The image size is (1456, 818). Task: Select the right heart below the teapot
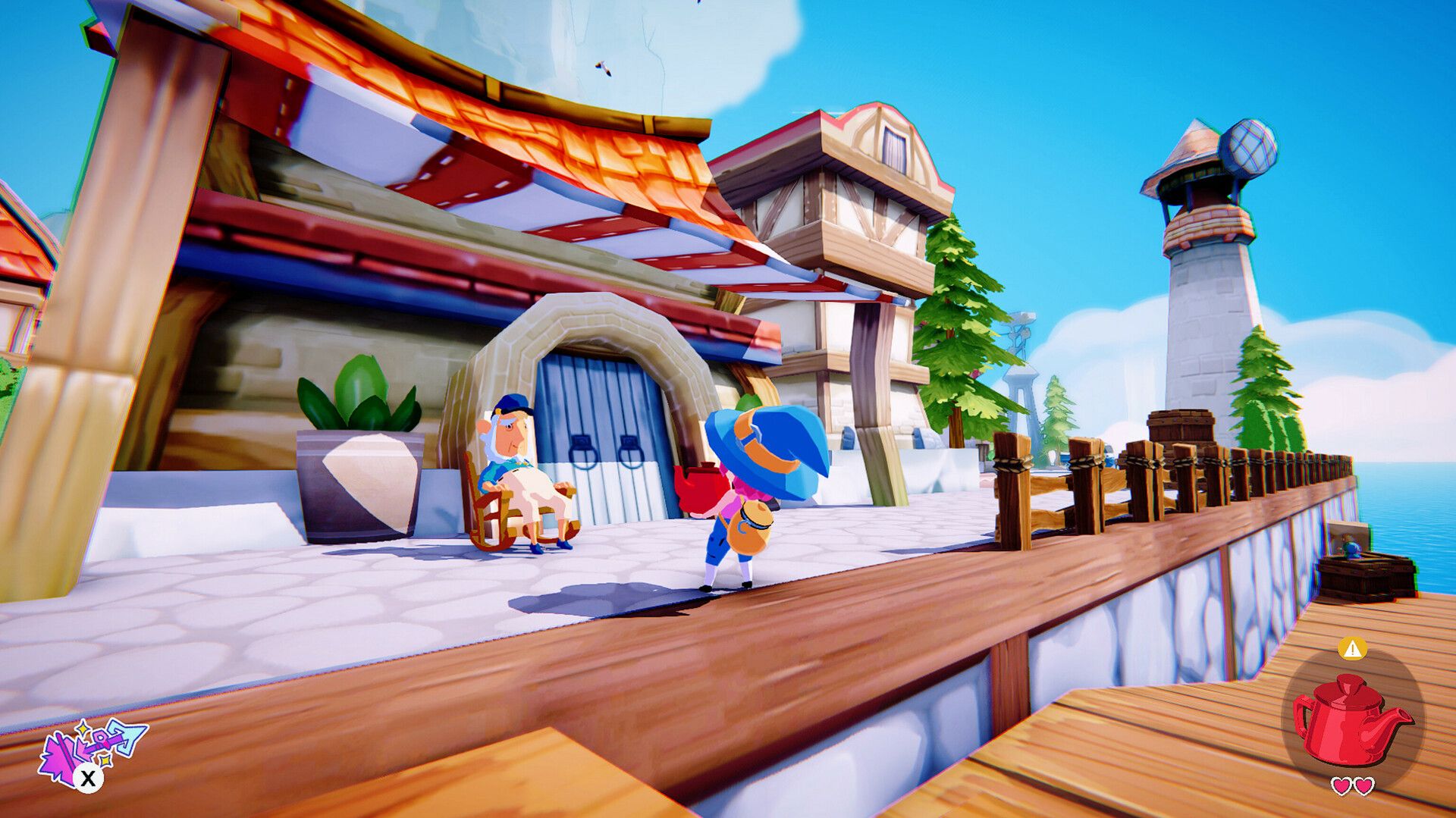[x=1363, y=786]
